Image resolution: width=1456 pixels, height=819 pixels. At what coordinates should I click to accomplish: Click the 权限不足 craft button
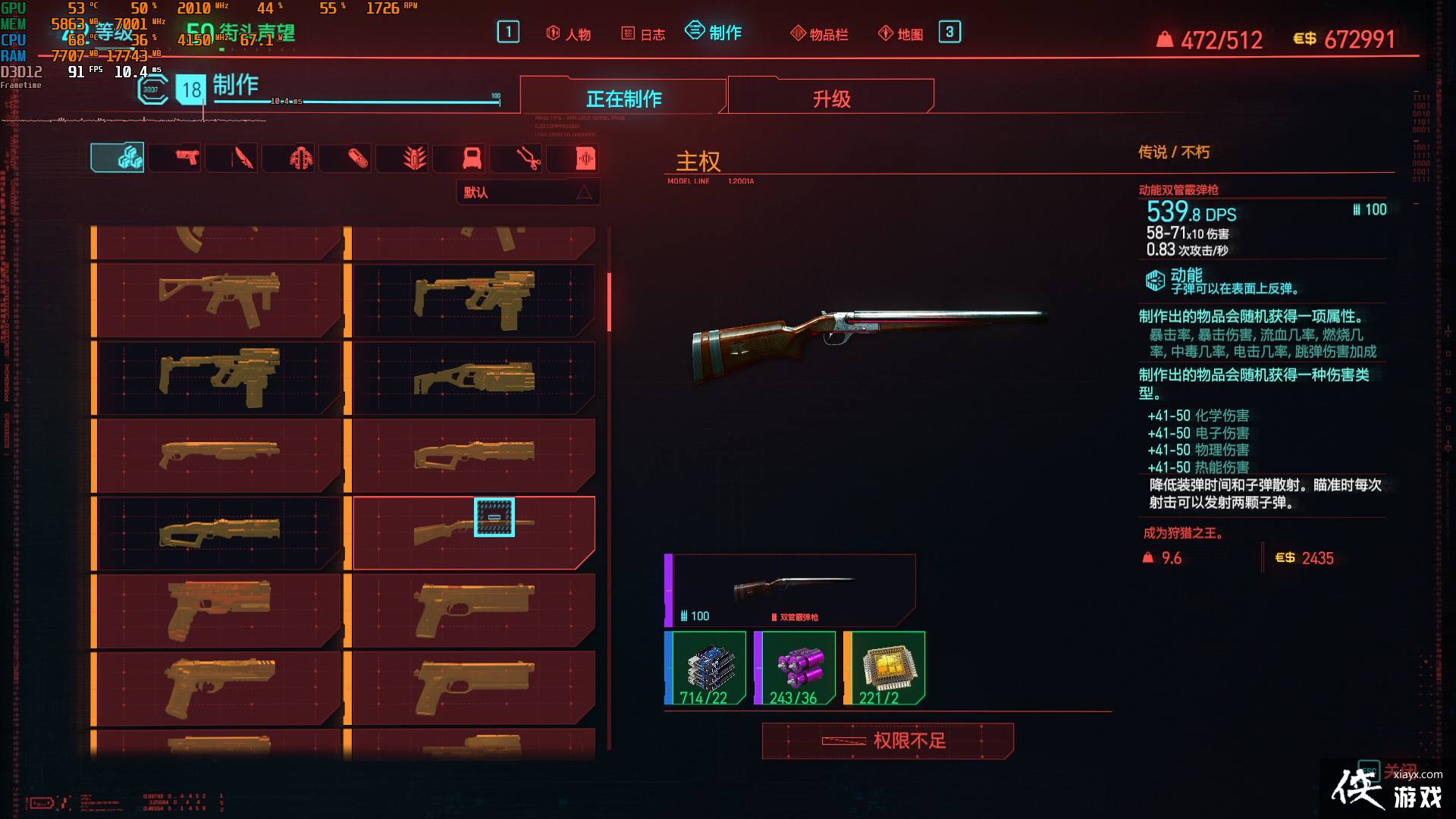click(887, 741)
